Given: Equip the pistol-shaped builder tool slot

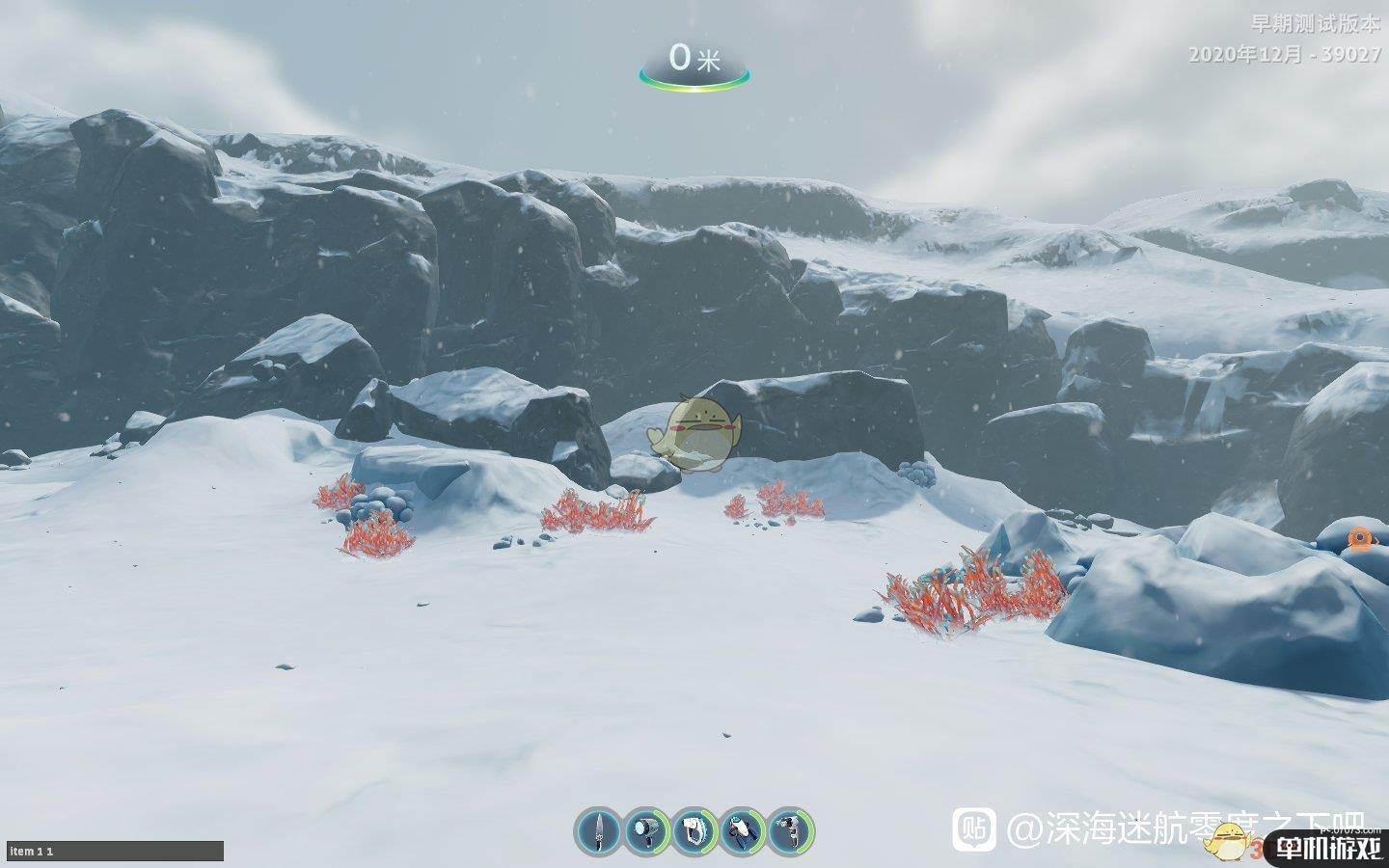Looking at the screenshot, I should (790, 830).
